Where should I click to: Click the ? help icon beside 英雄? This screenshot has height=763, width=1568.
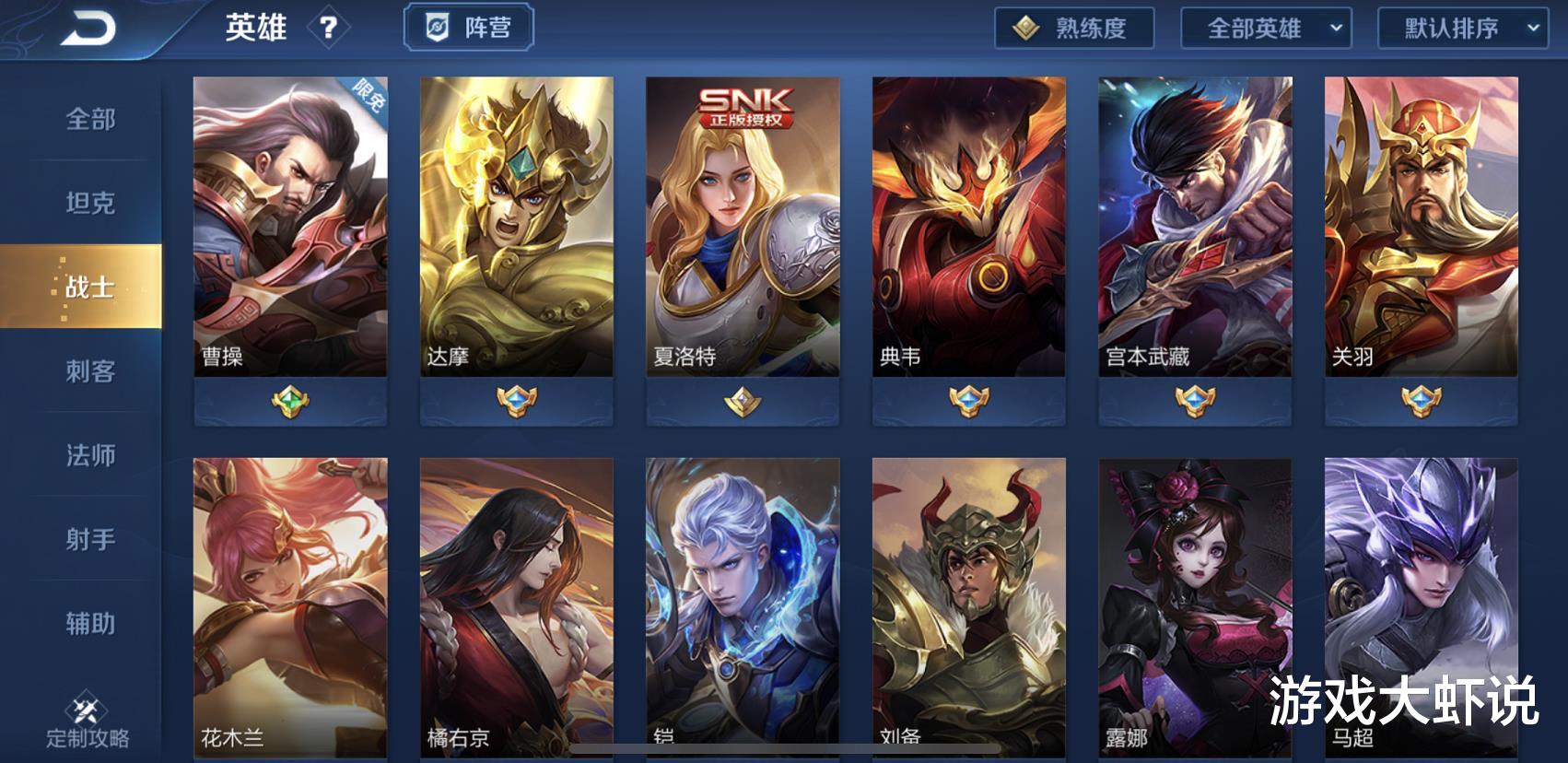click(329, 28)
